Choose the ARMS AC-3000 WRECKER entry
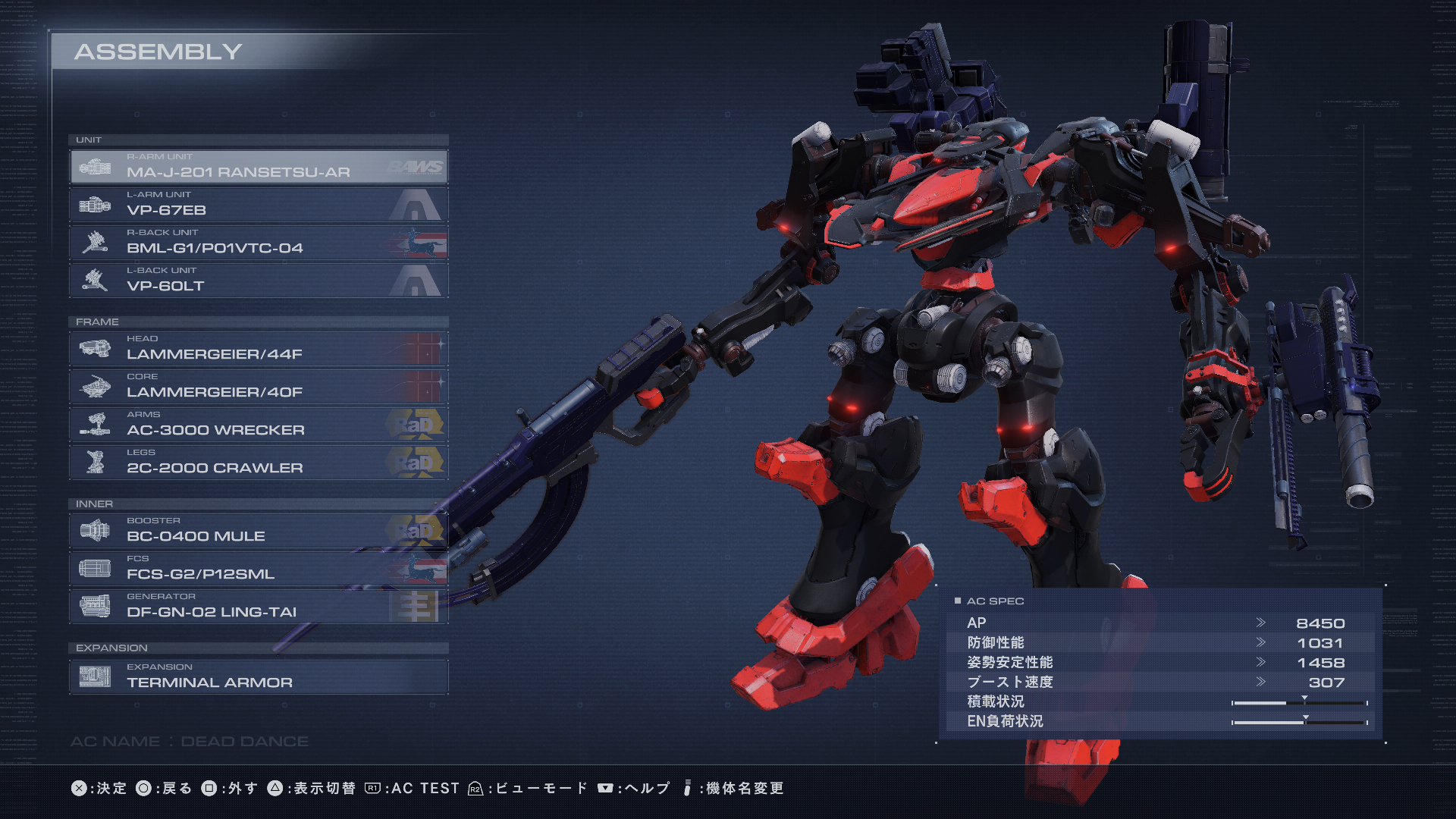Viewport: 1456px width, 819px height. [258, 425]
